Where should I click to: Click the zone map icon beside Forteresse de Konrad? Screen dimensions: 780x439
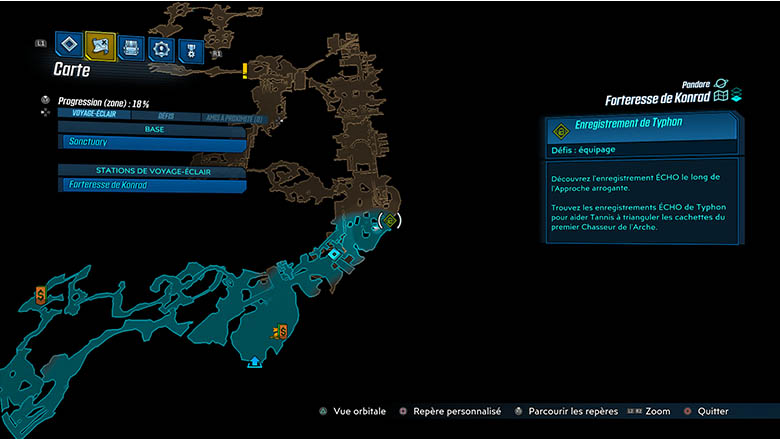719,96
